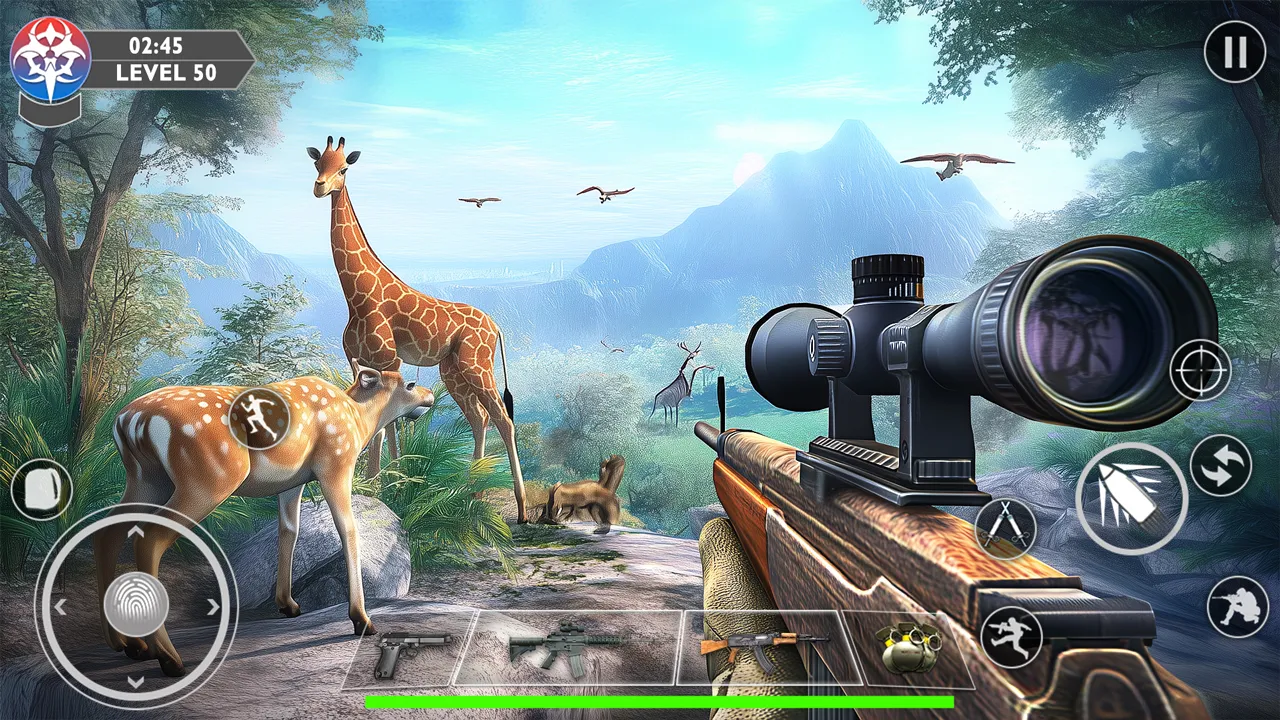Click the white runner icon over the deer
The image size is (1280, 720).
[259, 418]
